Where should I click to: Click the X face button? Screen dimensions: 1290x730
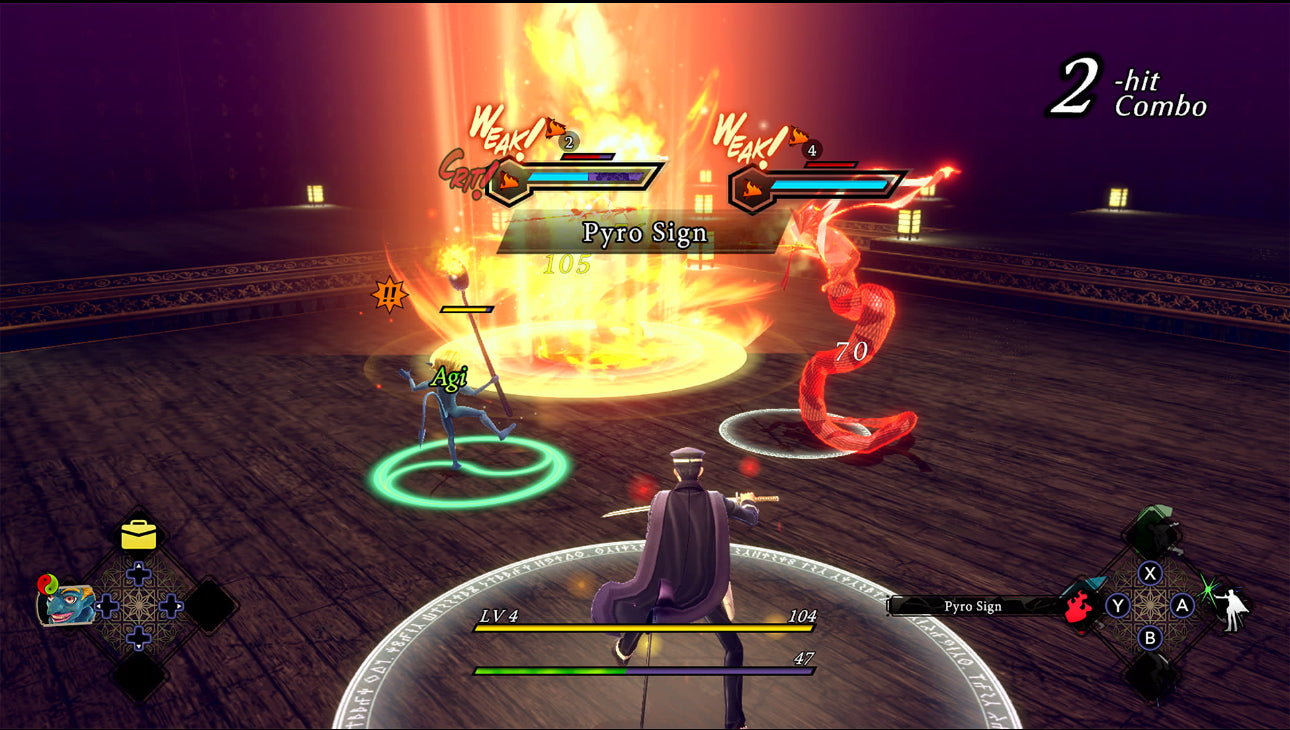click(1150, 573)
